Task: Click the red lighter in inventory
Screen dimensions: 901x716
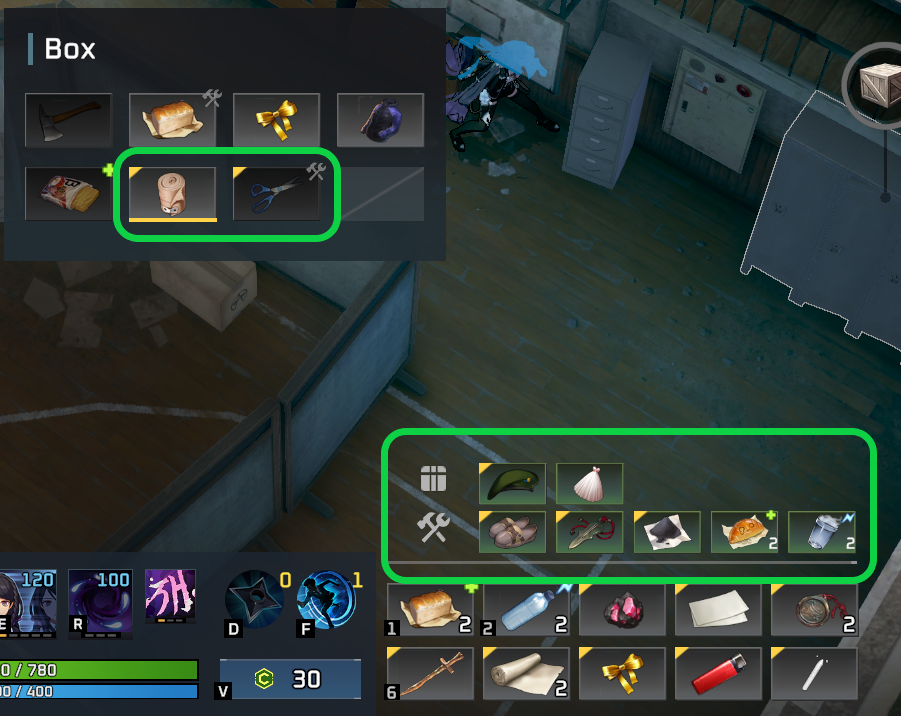Action: (x=717, y=674)
